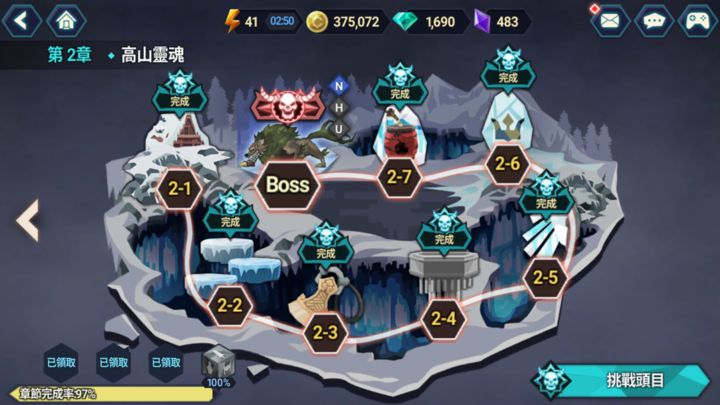Viewport: 720px width, 405px height.
Task: Open the mail inbox envelope
Action: click(609, 20)
